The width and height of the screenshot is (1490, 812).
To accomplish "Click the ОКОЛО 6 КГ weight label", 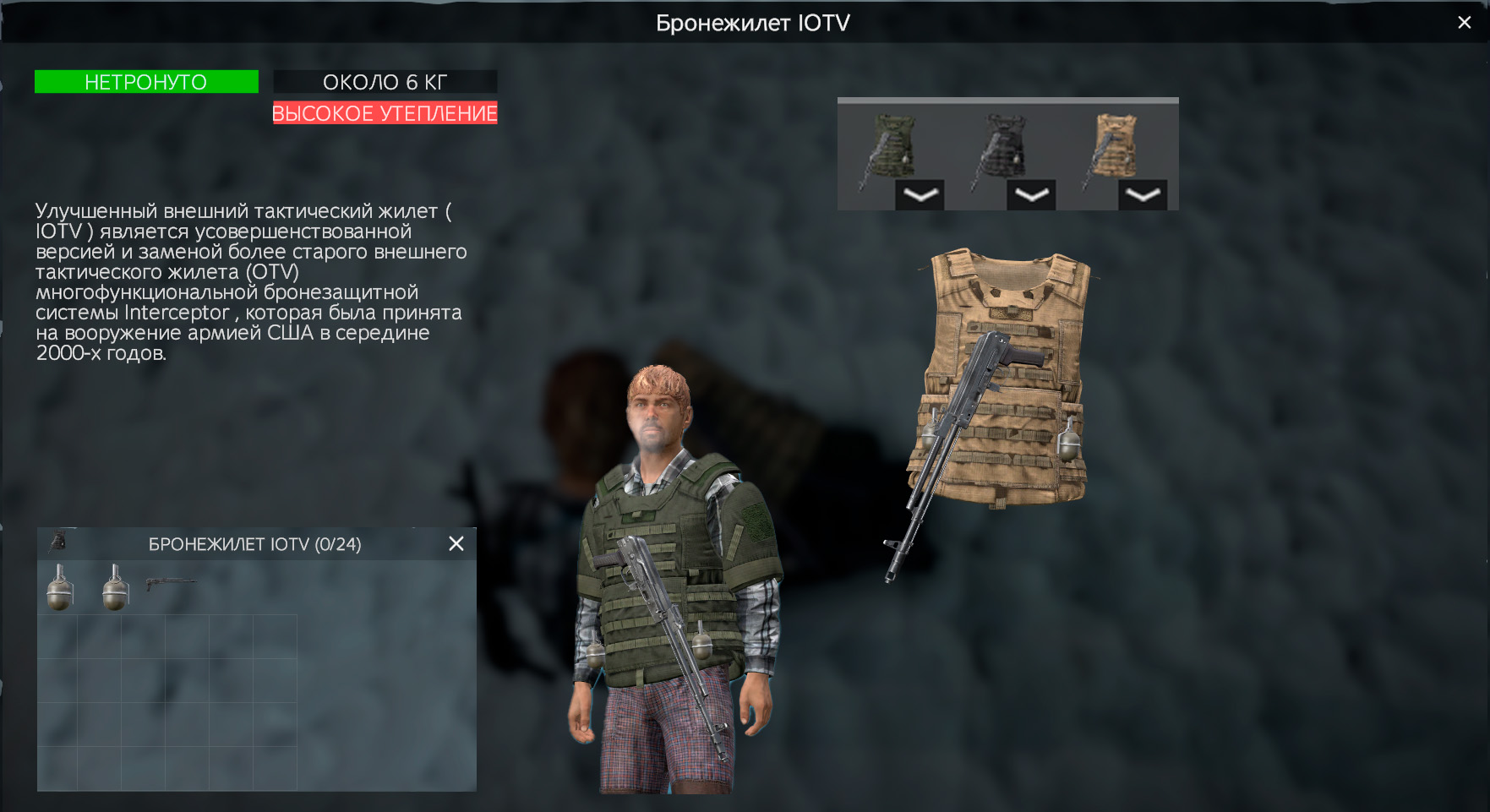I will pyautogui.click(x=385, y=81).
